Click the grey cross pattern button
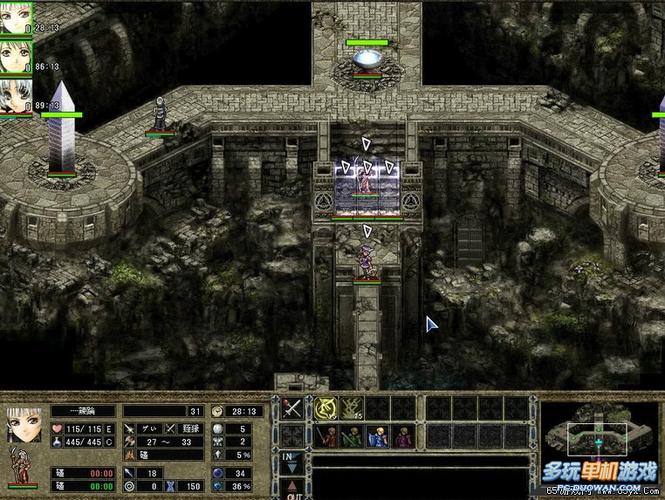 [x=292, y=435]
